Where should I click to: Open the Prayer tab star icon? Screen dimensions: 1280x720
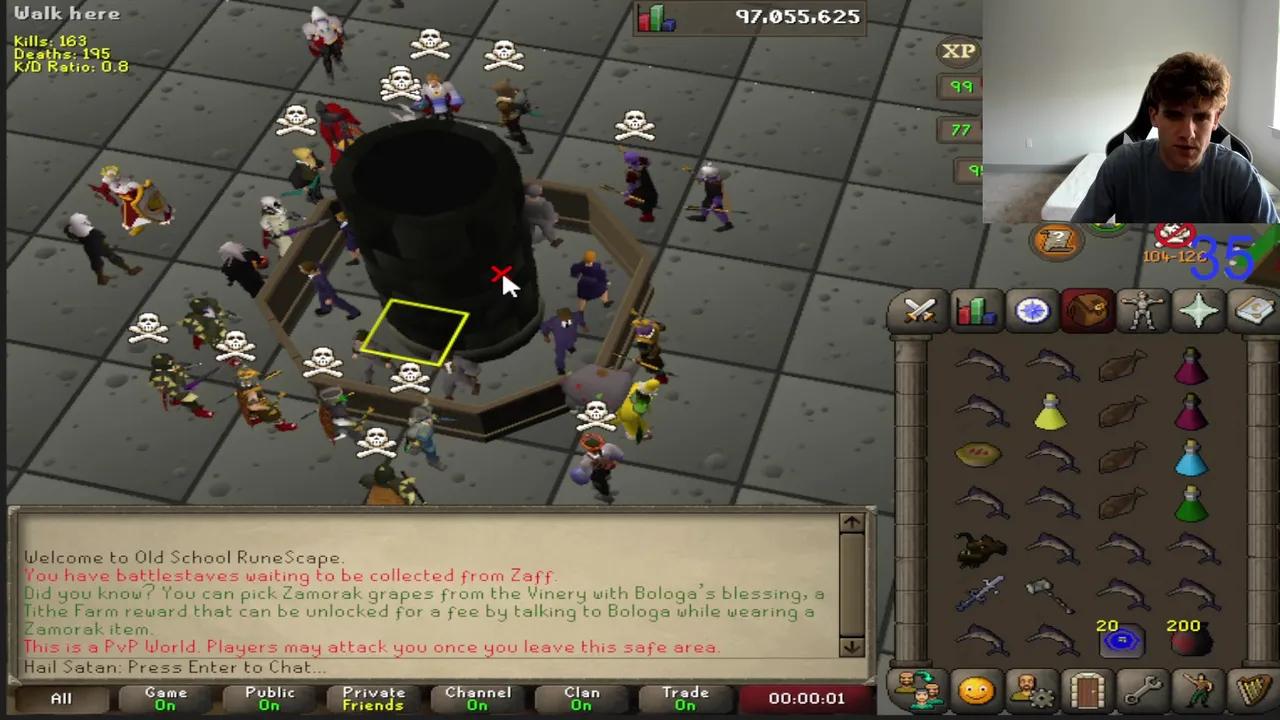(1199, 311)
